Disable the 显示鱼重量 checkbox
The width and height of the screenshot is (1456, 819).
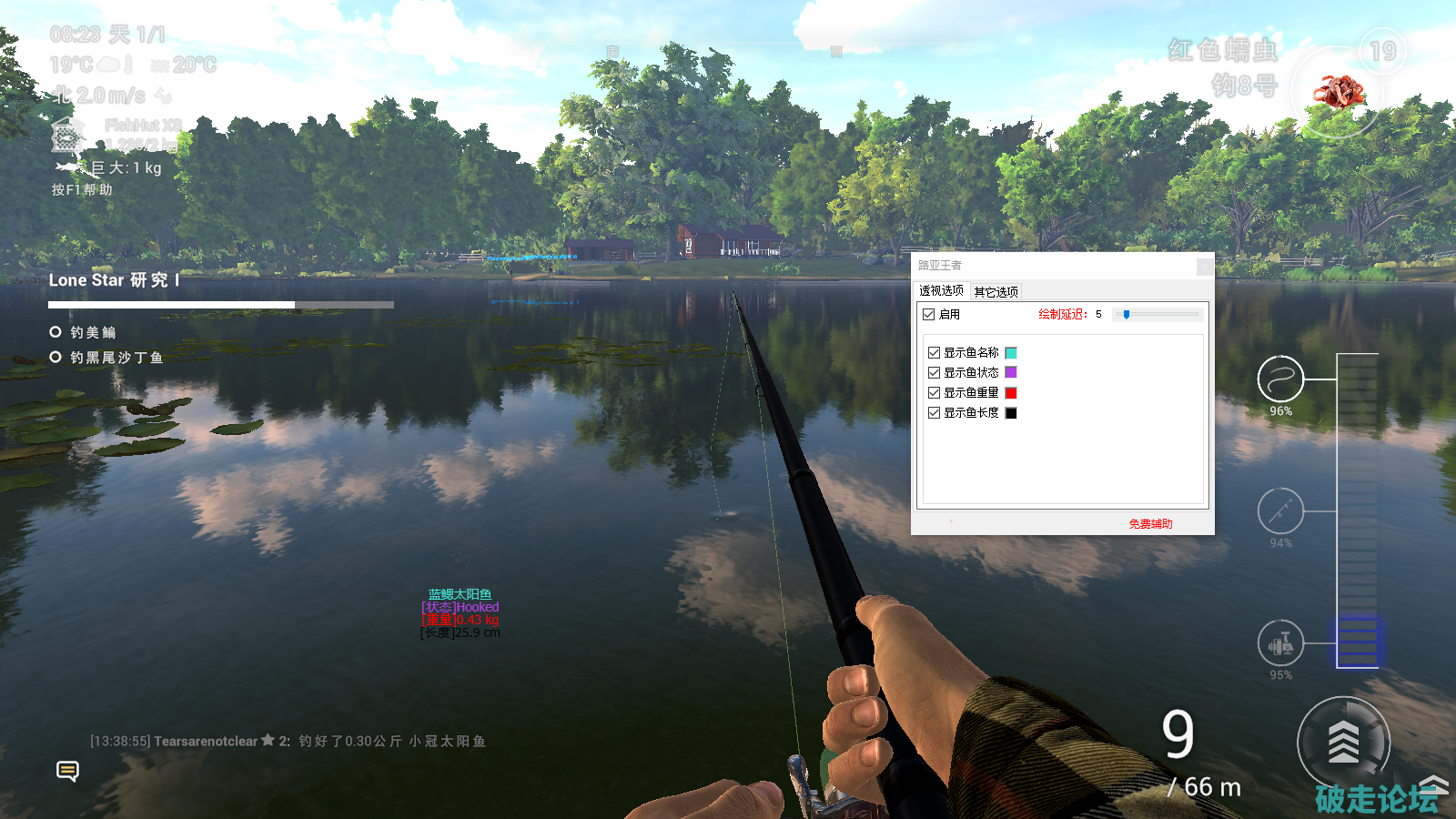pyautogui.click(x=934, y=393)
